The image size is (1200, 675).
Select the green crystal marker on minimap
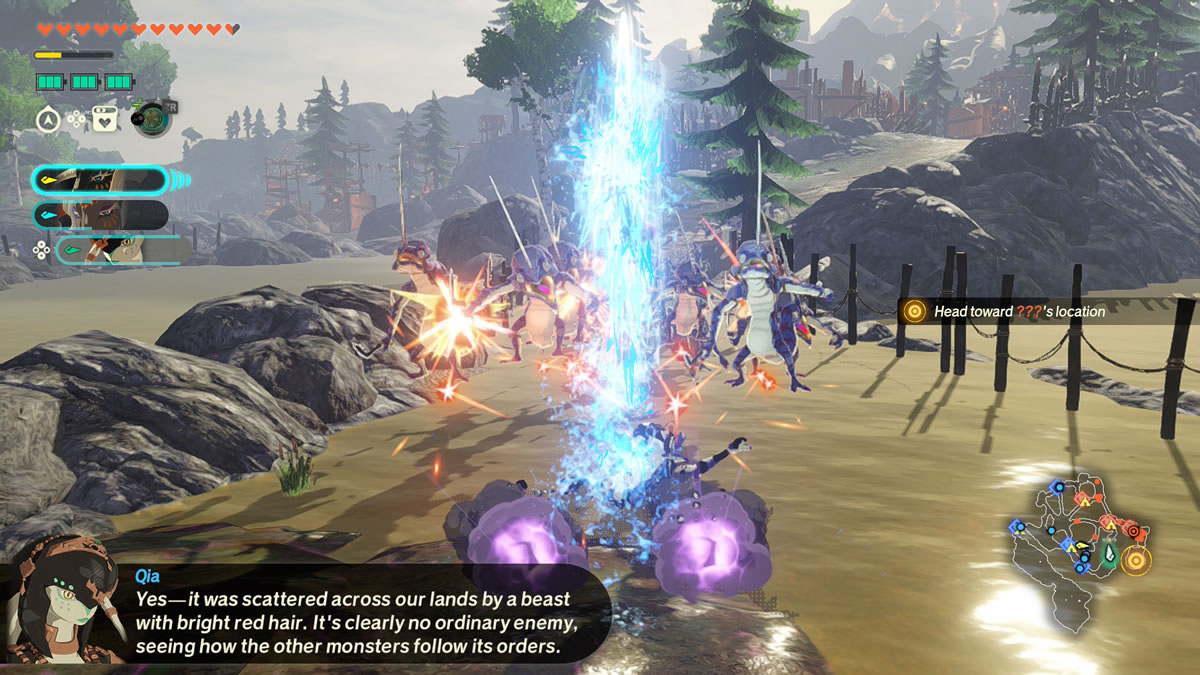pyautogui.click(x=1109, y=553)
